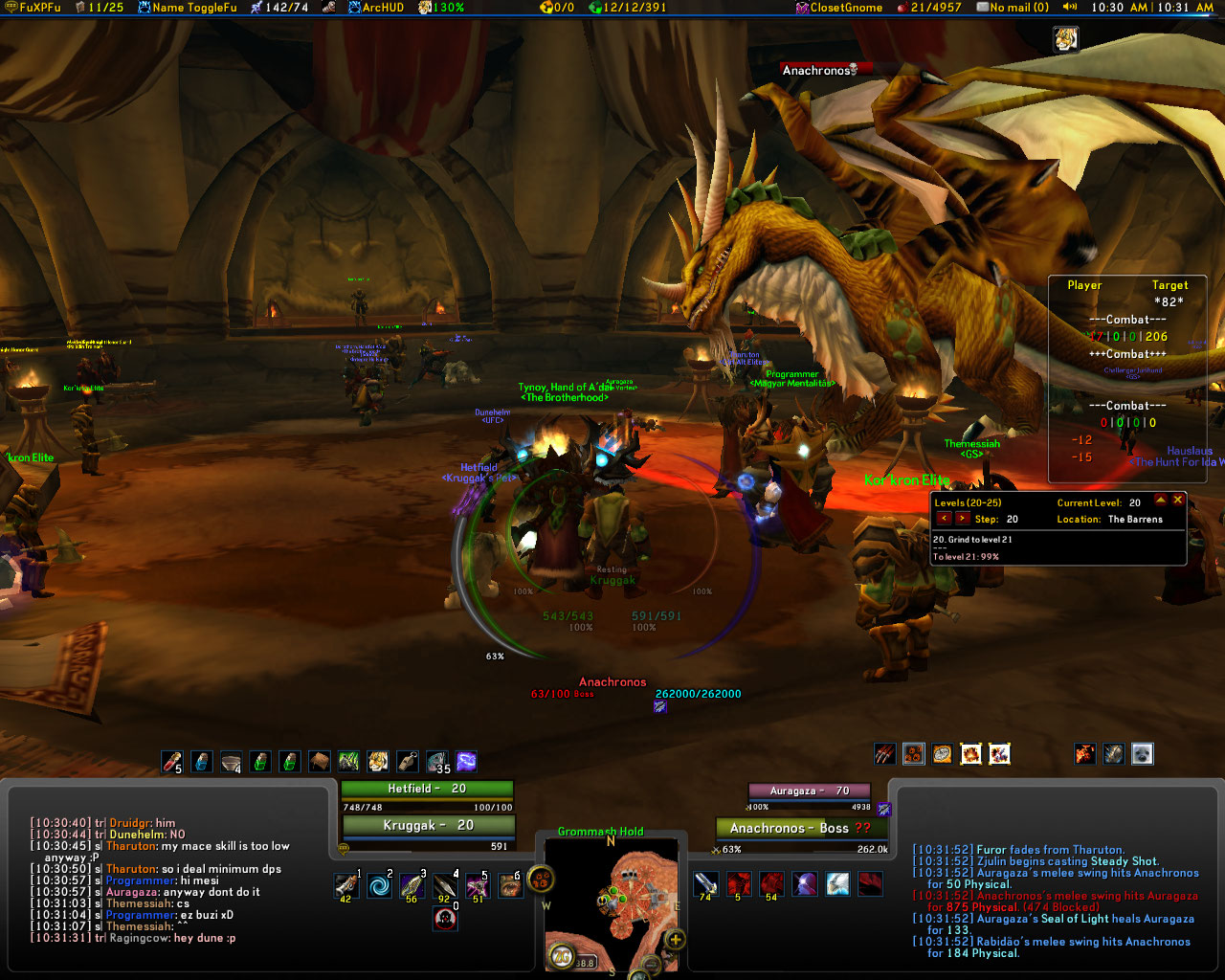
Task: Use the blue mana potion
Action: tap(202, 762)
